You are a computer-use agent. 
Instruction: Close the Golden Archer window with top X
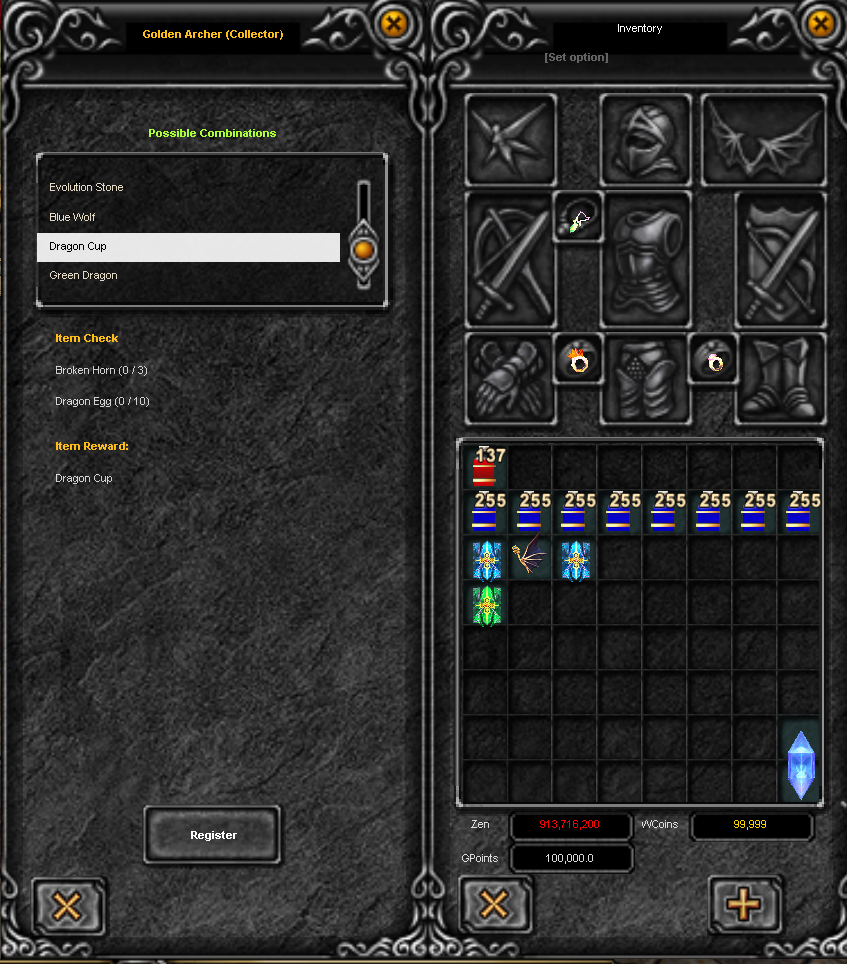[x=395, y=23]
